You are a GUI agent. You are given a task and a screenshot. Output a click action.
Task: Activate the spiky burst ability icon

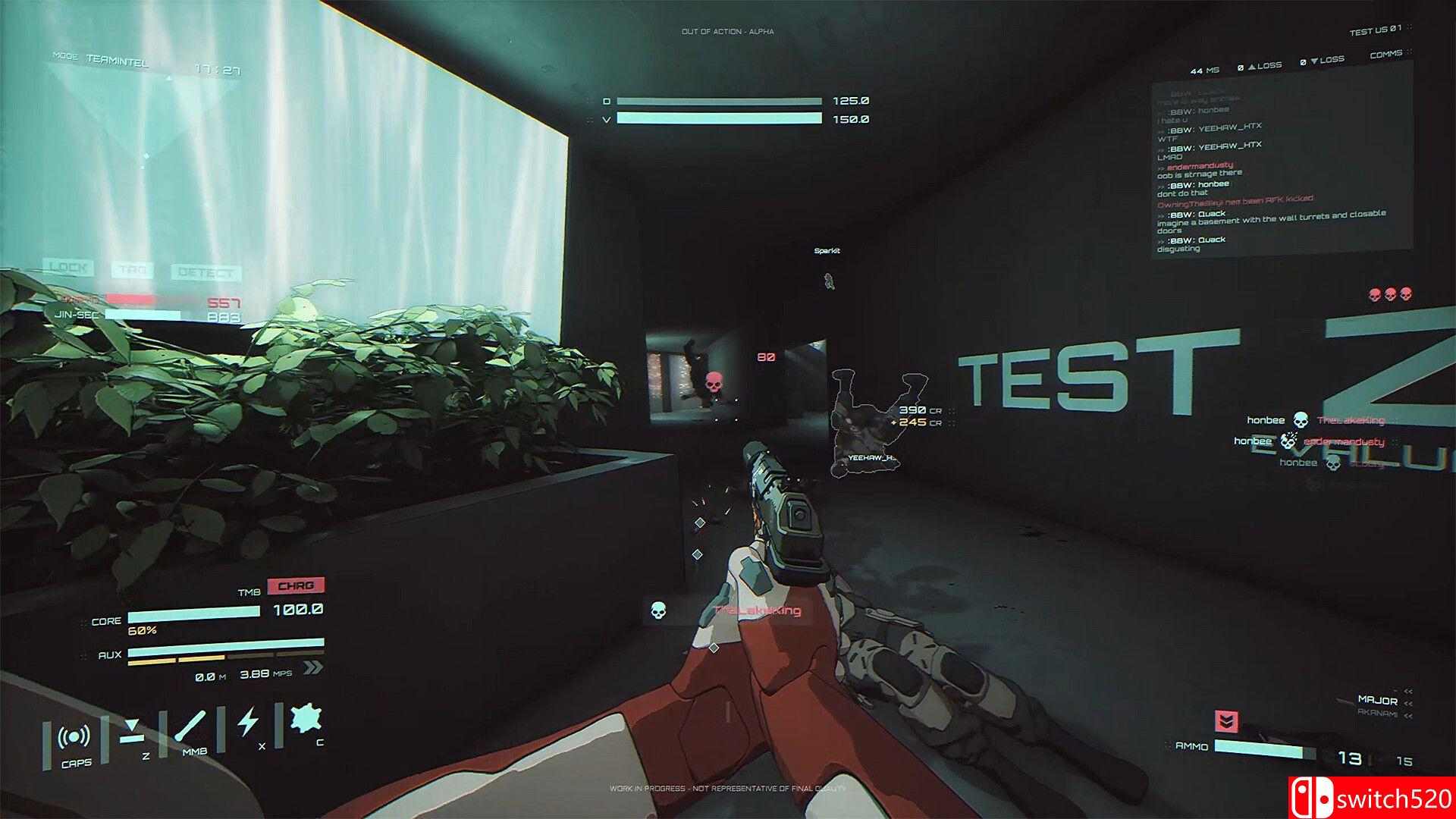pyautogui.click(x=306, y=719)
